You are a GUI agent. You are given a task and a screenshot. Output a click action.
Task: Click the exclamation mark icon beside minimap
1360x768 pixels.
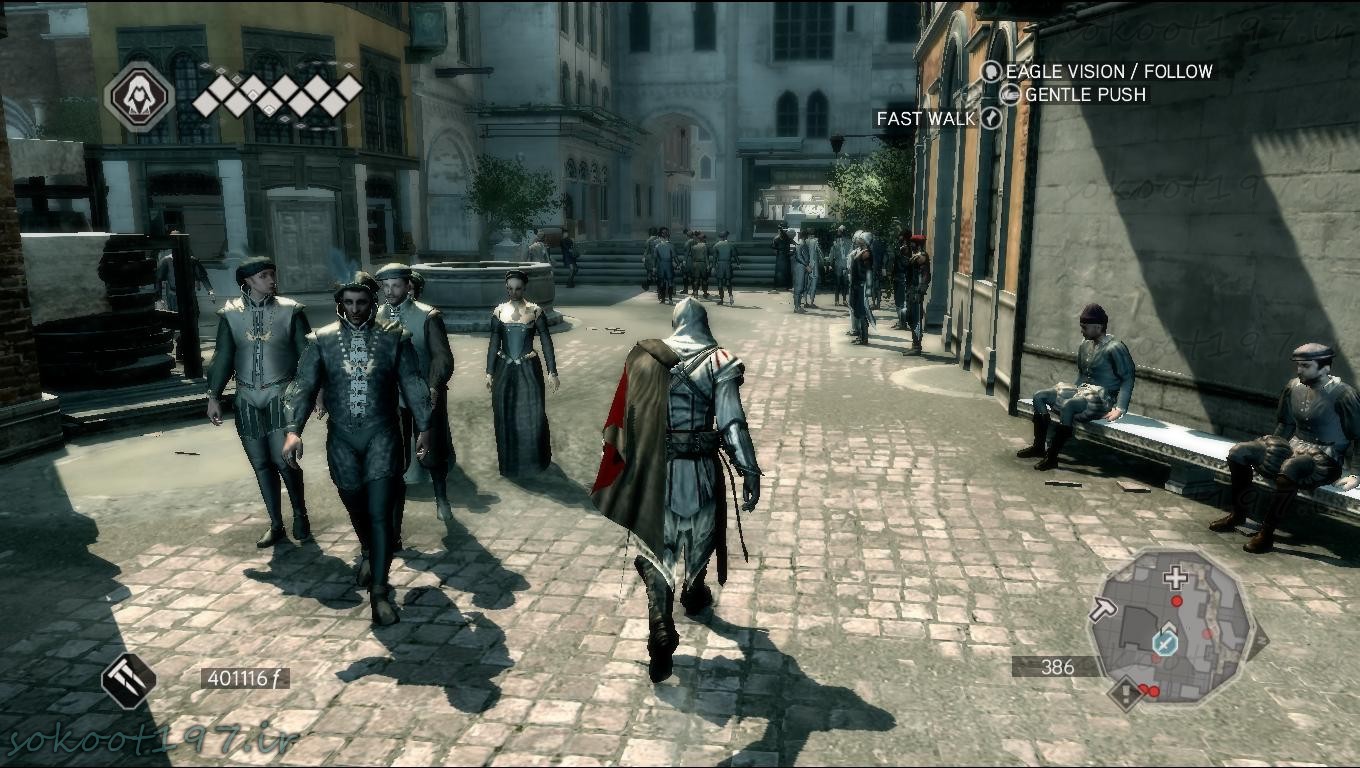pyautogui.click(x=1127, y=691)
